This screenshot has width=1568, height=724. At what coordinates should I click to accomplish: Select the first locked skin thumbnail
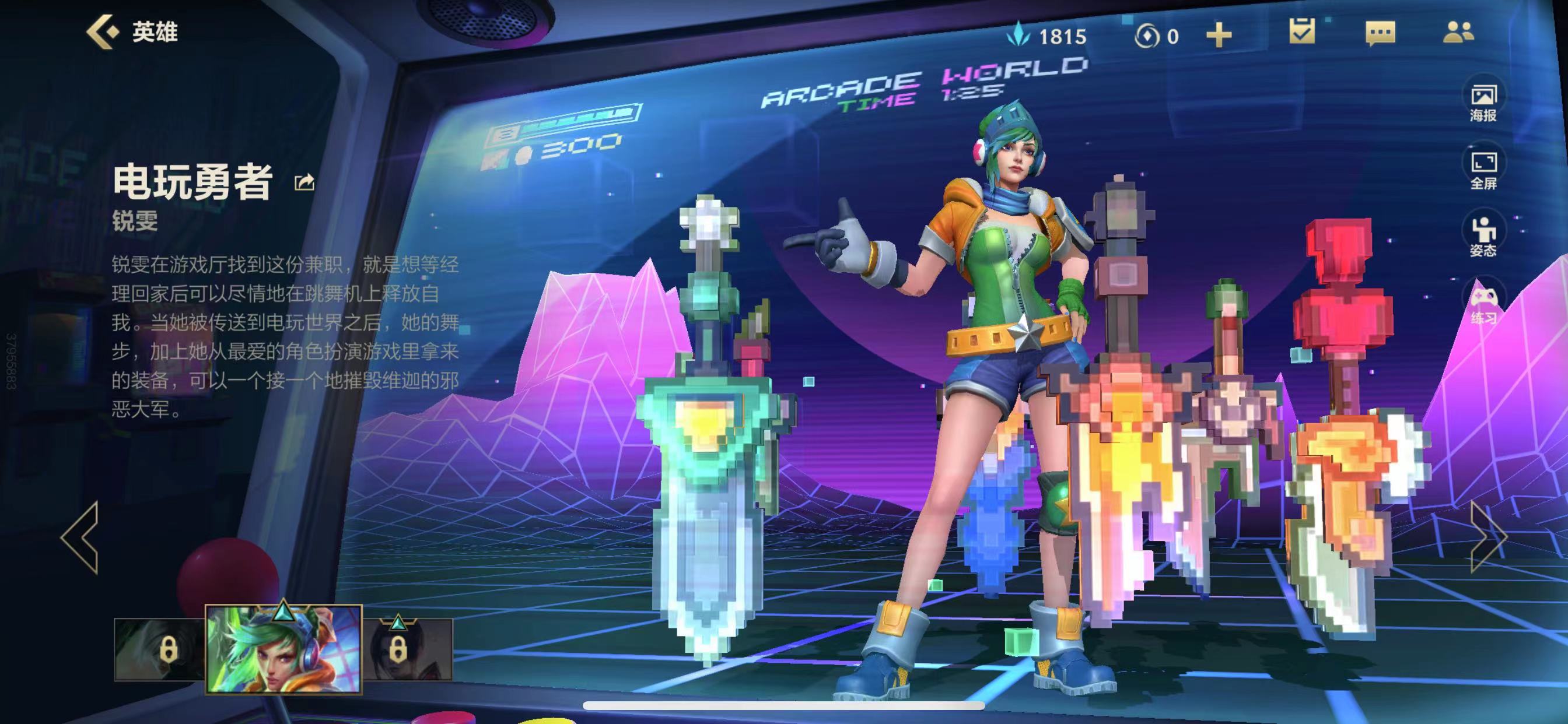click(160, 649)
